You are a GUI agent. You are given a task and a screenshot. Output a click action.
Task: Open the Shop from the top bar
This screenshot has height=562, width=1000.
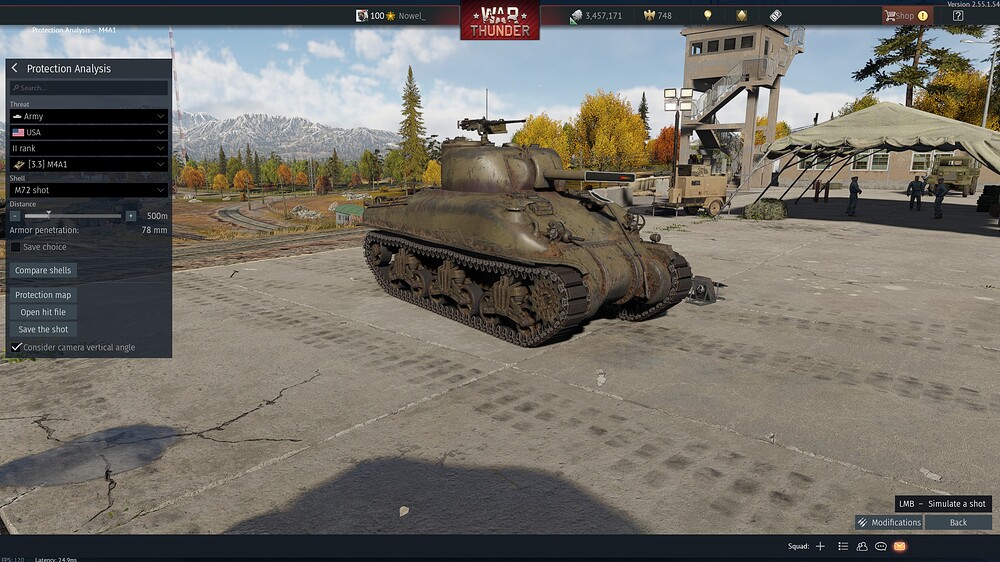point(905,16)
